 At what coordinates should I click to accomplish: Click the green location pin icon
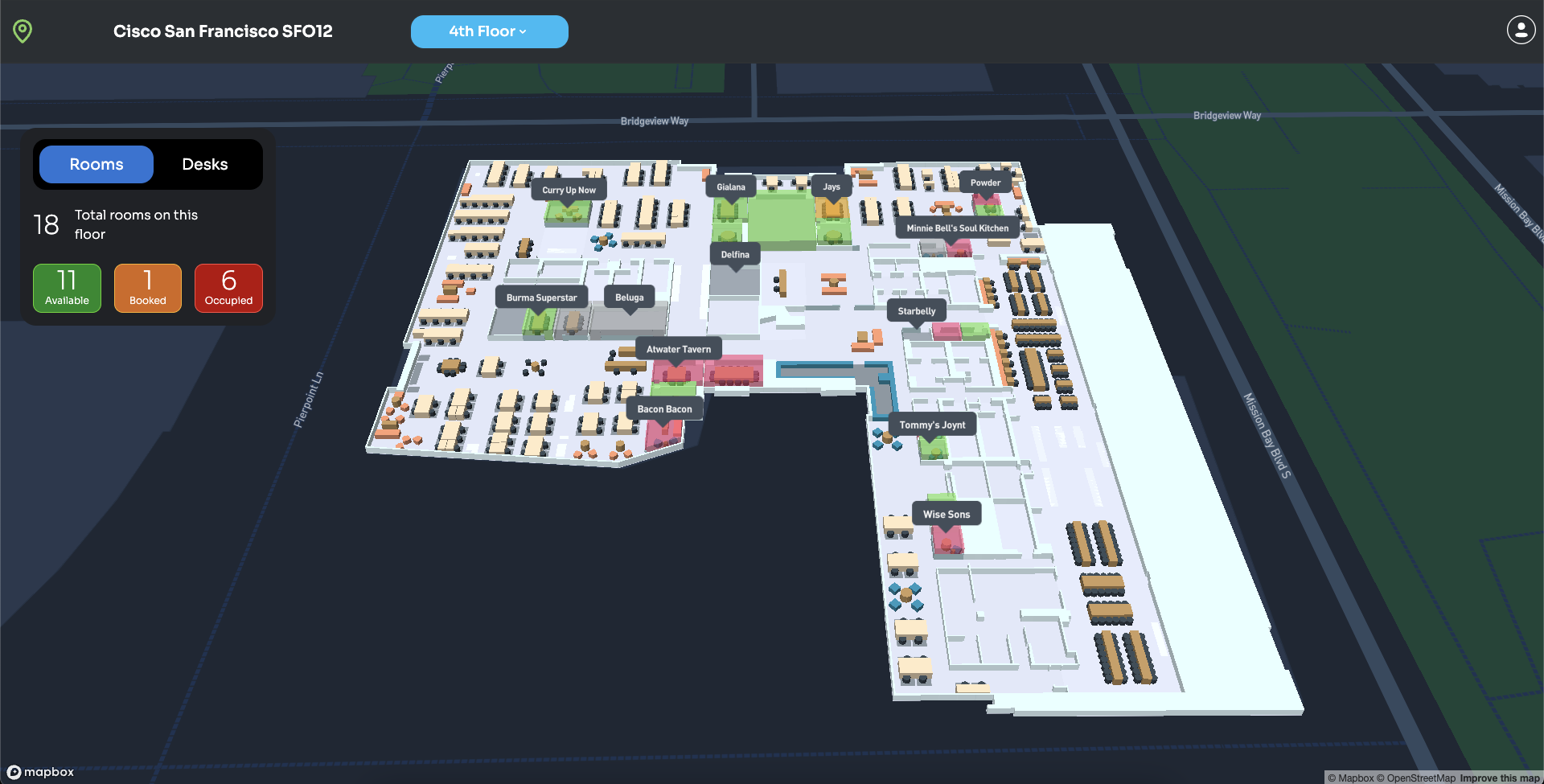click(x=22, y=31)
